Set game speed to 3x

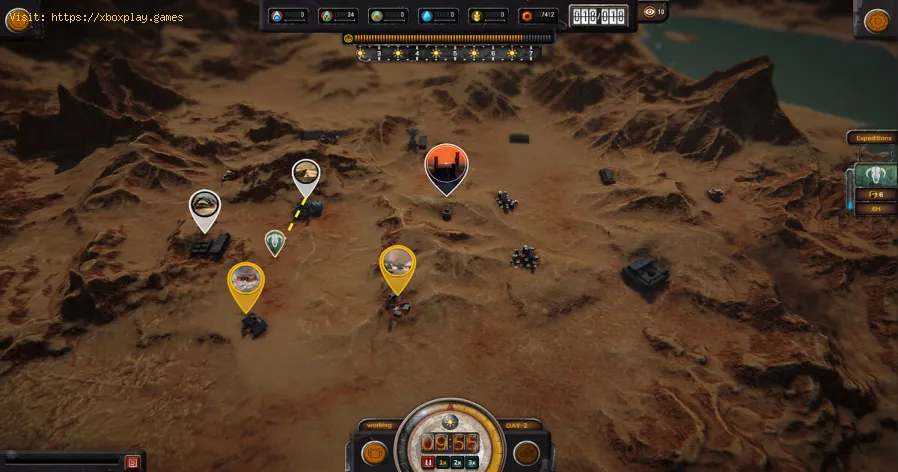click(472, 463)
